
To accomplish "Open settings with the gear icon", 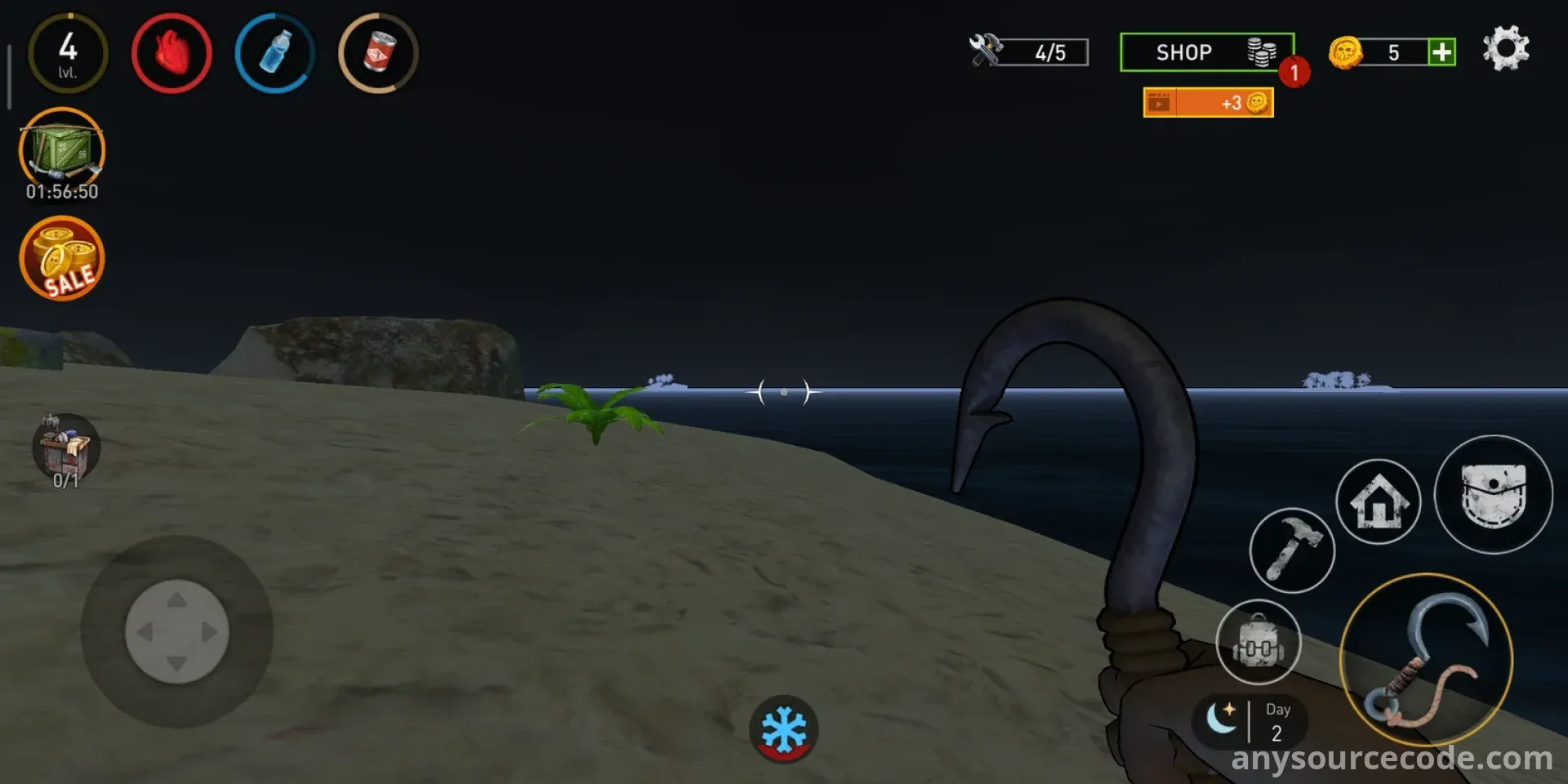I will (1505, 49).
